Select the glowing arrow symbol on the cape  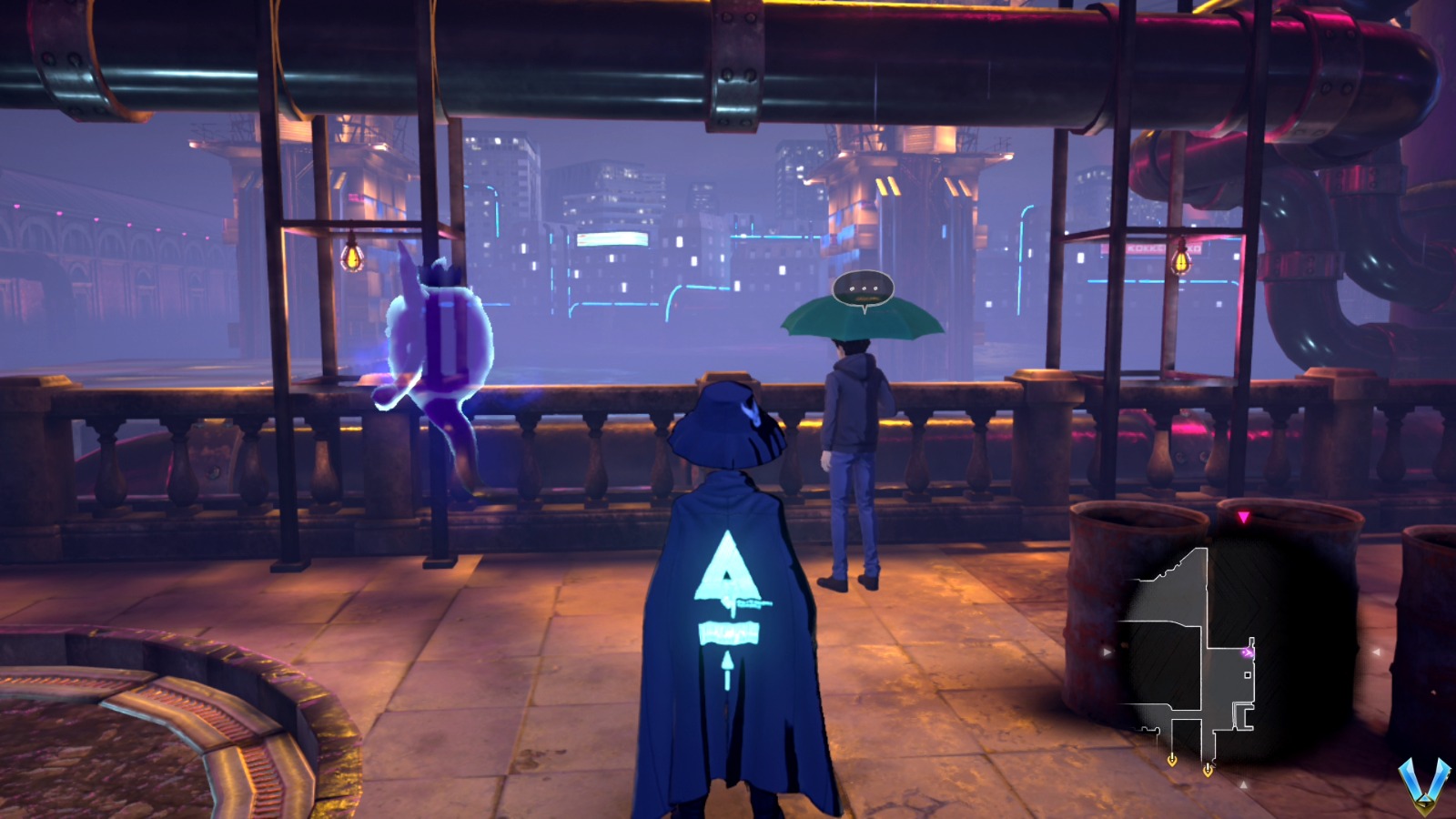coord(725,669)
